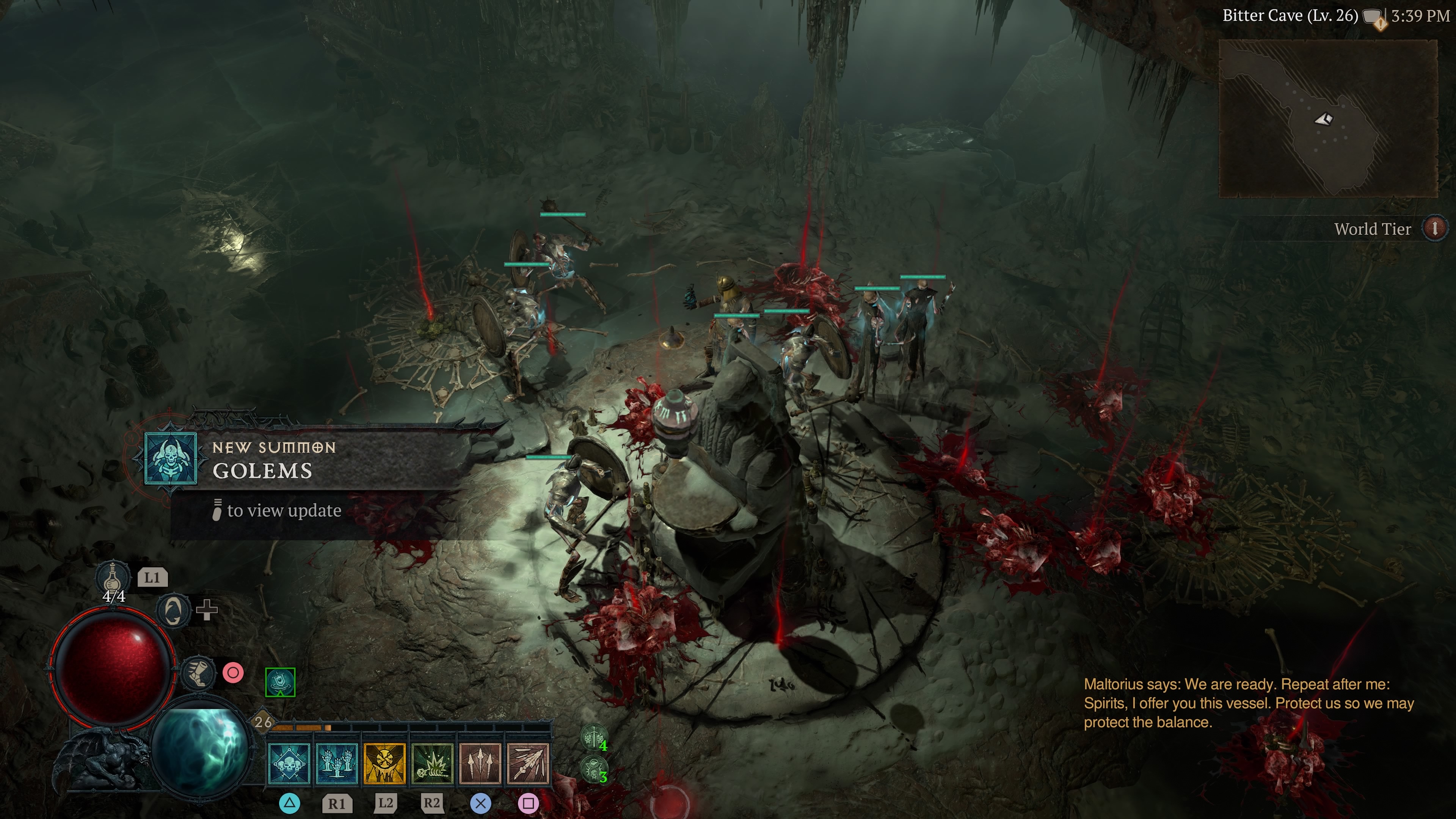Click the World Tier red emblem
The image size is (1456, 819).
click(1434, 228)
